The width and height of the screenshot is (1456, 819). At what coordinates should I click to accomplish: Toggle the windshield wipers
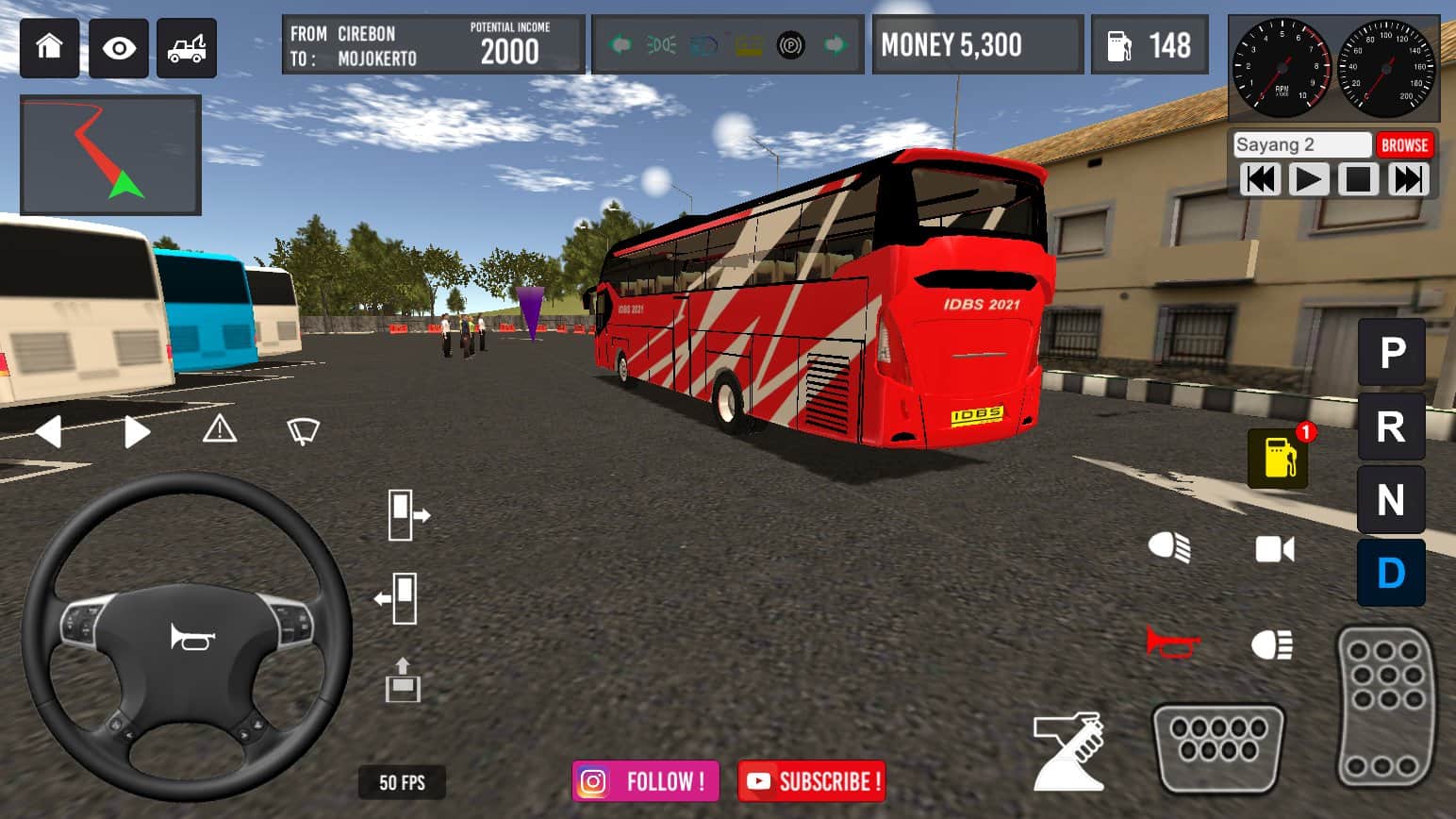[303, 431]
